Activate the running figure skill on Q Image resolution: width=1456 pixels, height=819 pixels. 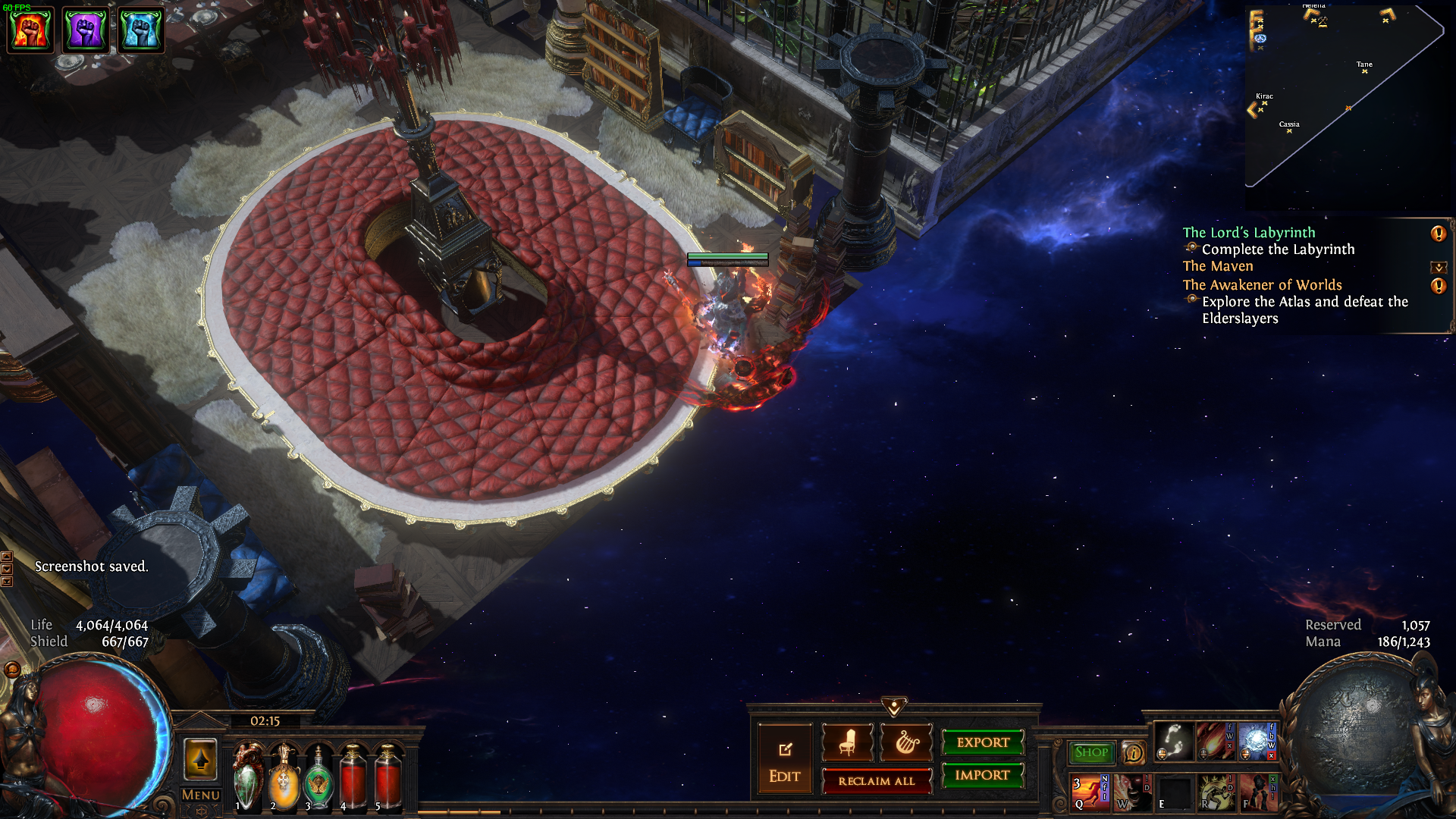point(1090,792)
